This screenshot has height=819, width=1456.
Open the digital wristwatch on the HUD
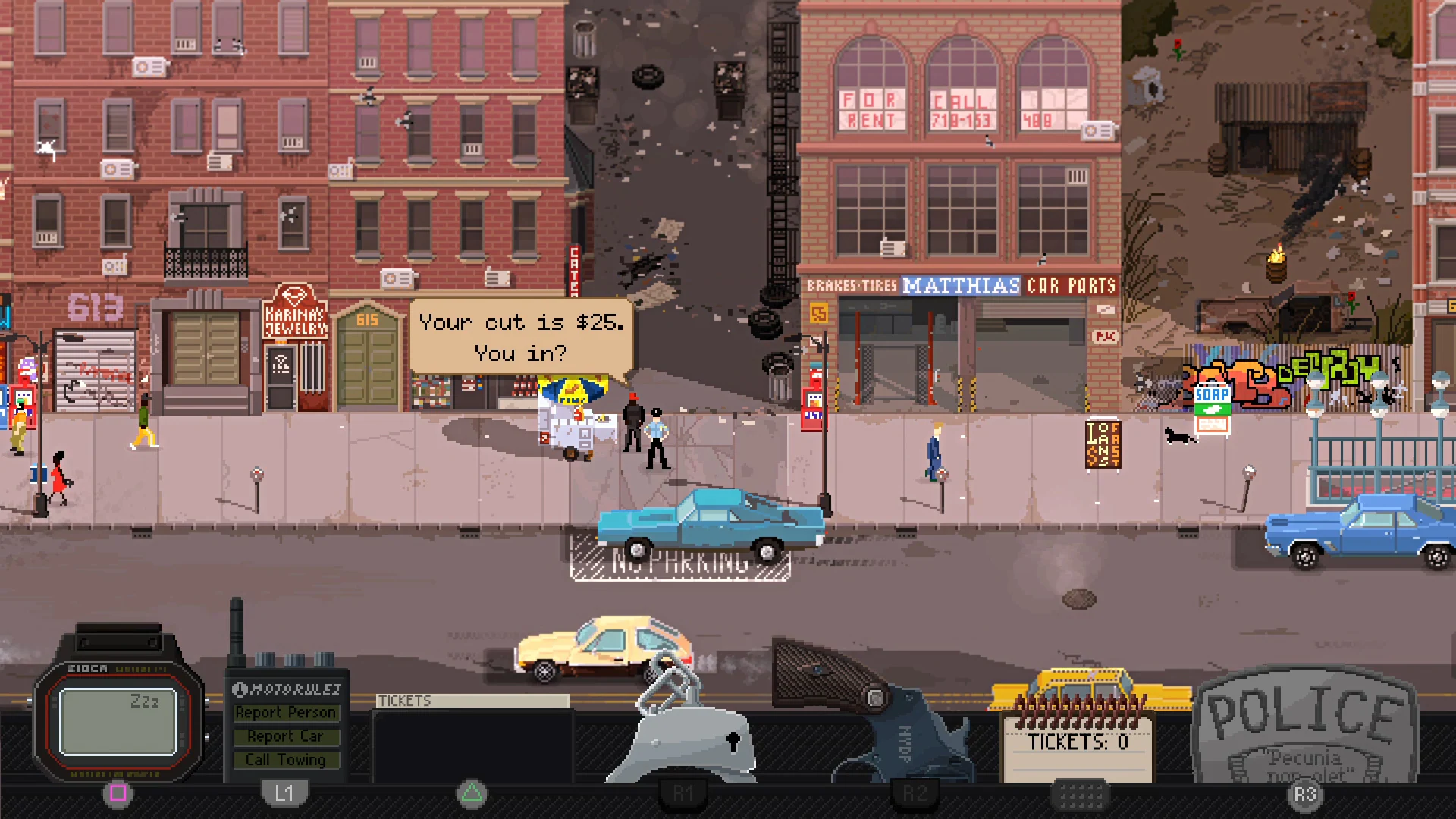tap(118, 720)
